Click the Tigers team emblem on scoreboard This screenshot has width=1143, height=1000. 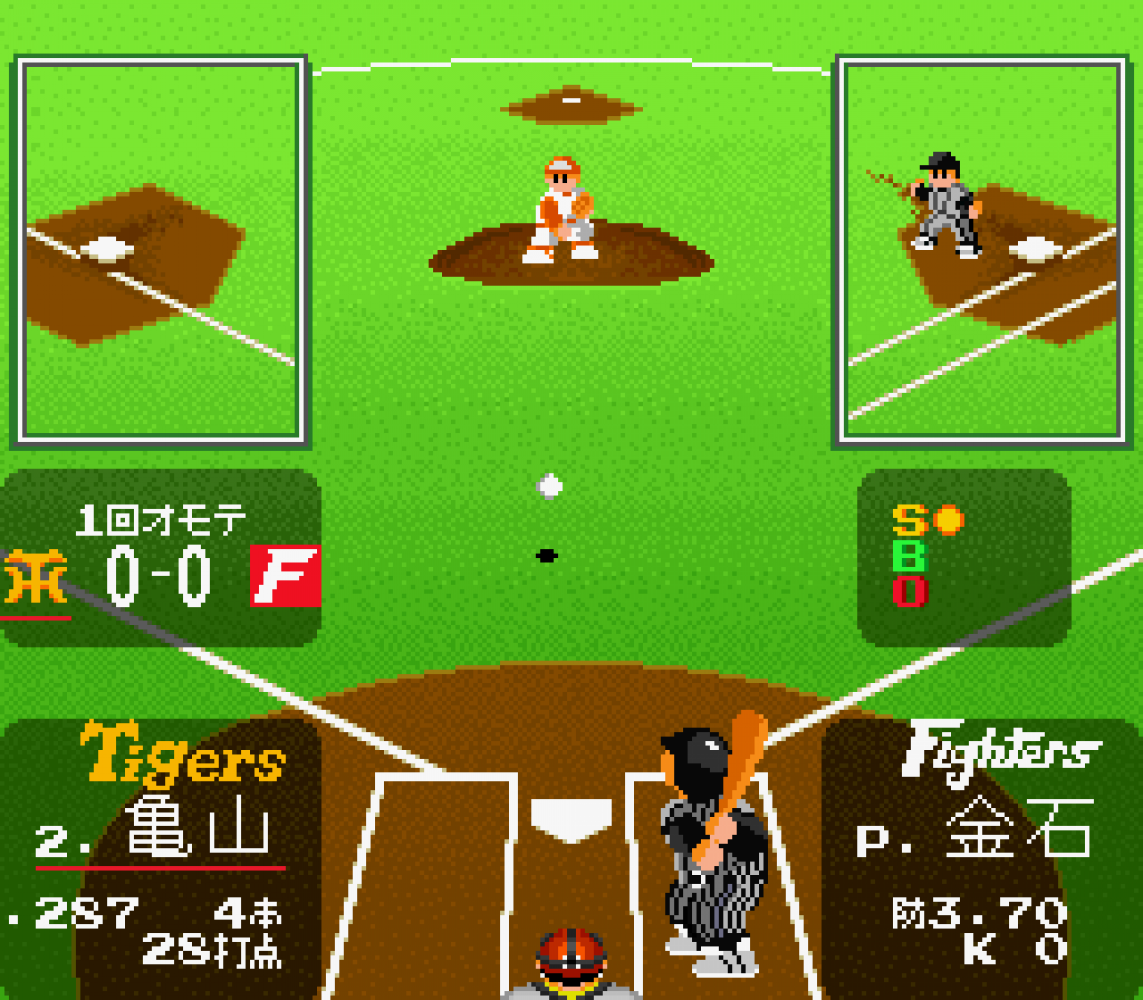[35, 577]
